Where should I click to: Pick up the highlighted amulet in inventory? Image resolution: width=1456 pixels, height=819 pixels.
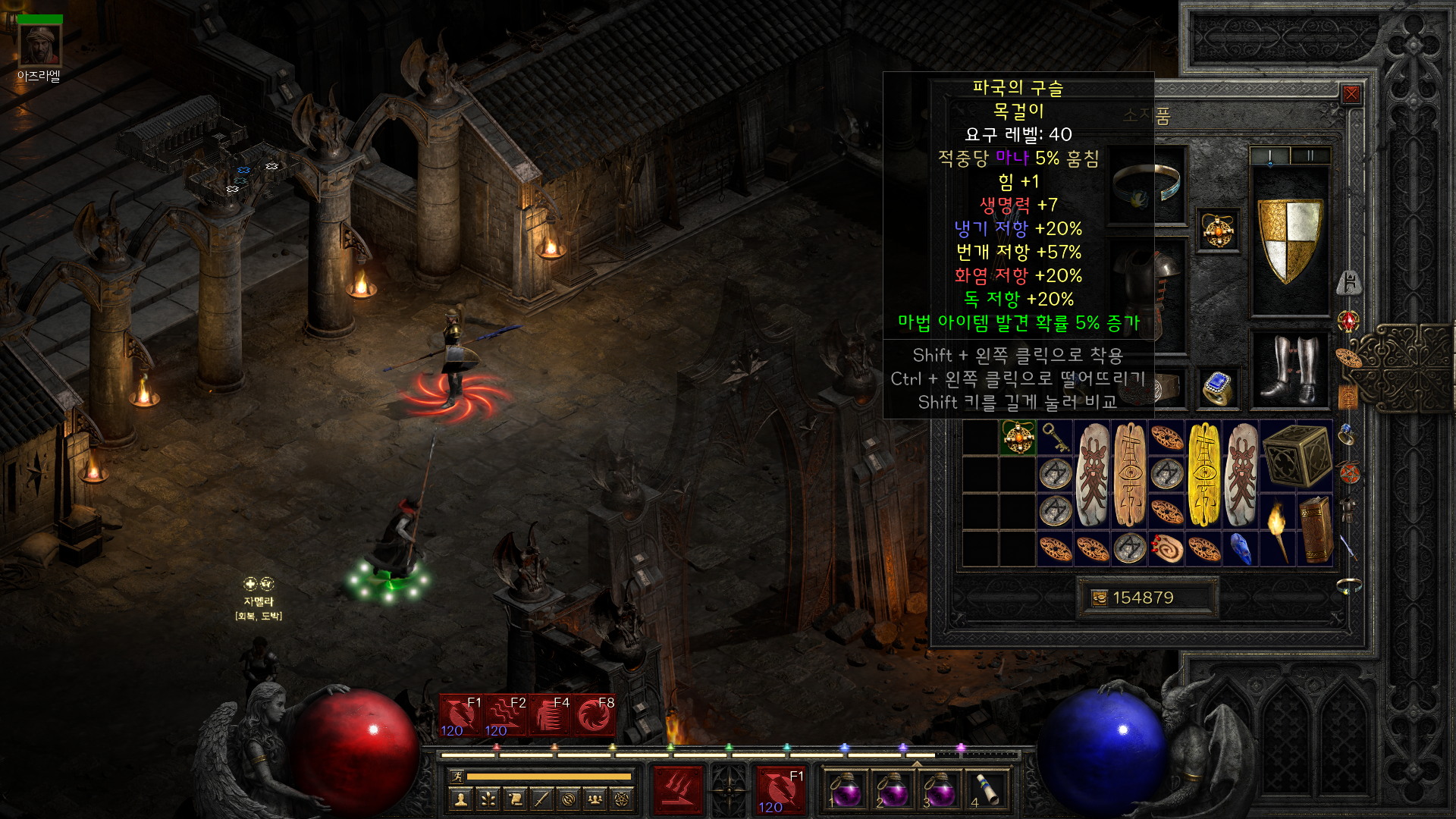click(x=1018, y=438)
